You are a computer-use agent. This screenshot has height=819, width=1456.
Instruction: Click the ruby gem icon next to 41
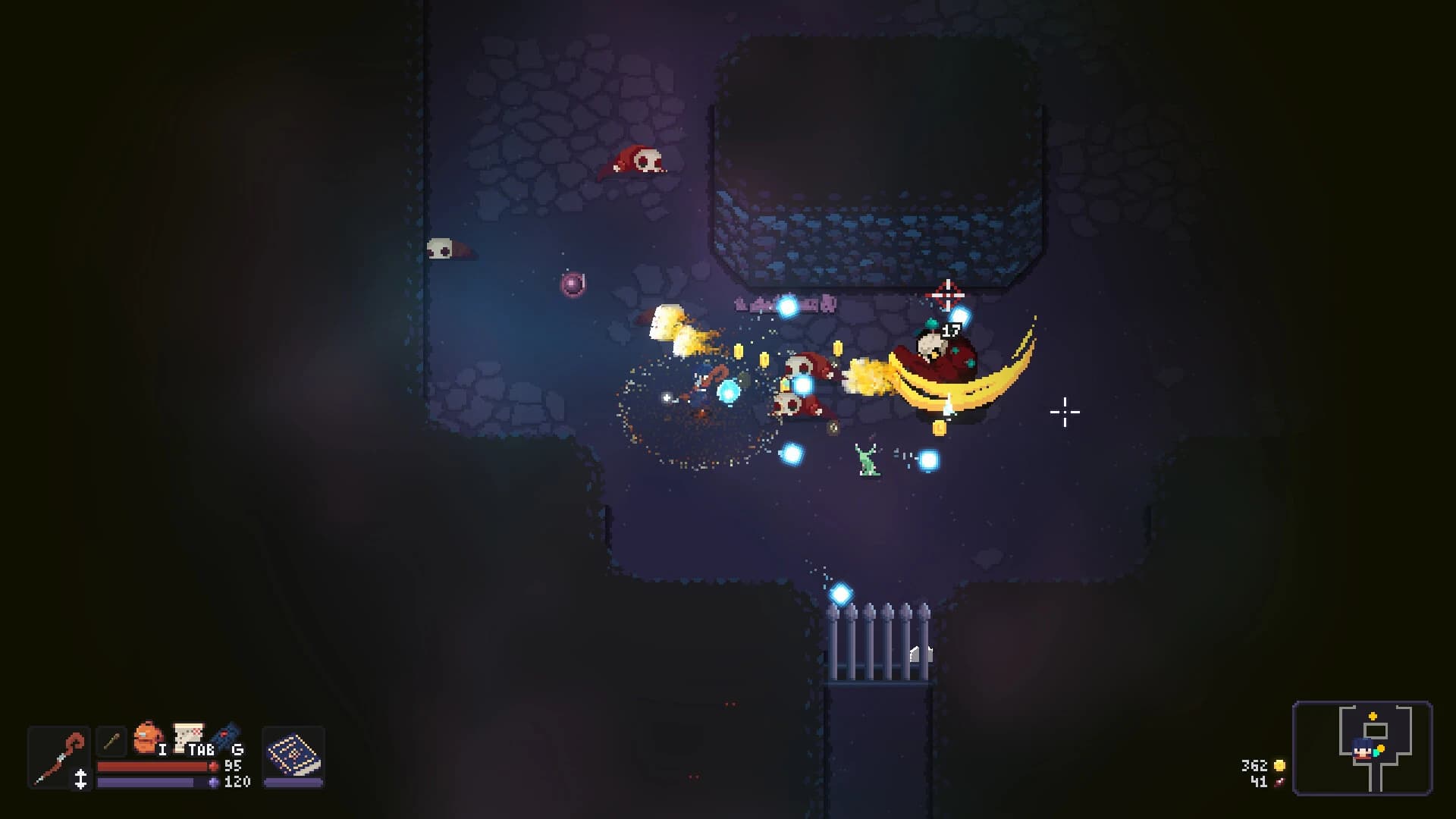[1279, 783]
